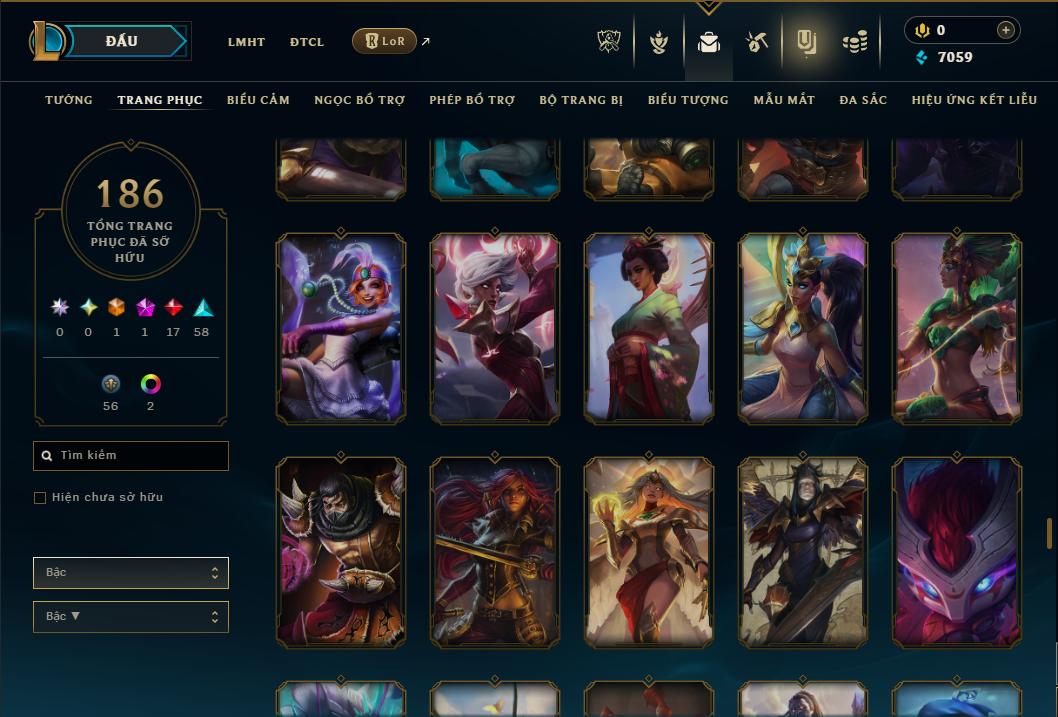This screenshot has width=1058, height=717.
Task: Open the Bậc ▼ sort dropdown
Action: point(131,617)
